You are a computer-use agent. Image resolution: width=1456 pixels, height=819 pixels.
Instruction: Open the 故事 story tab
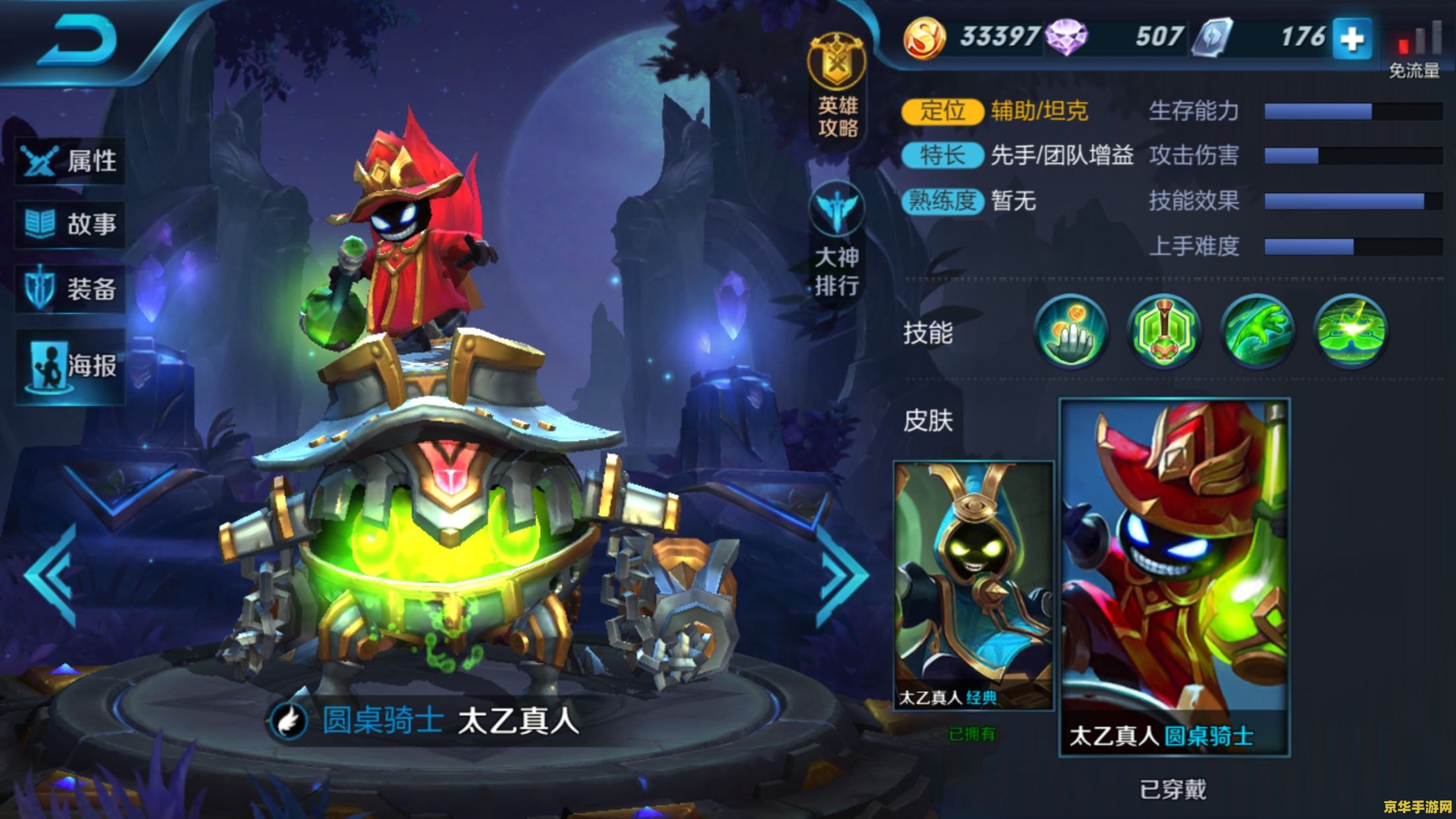70,224
